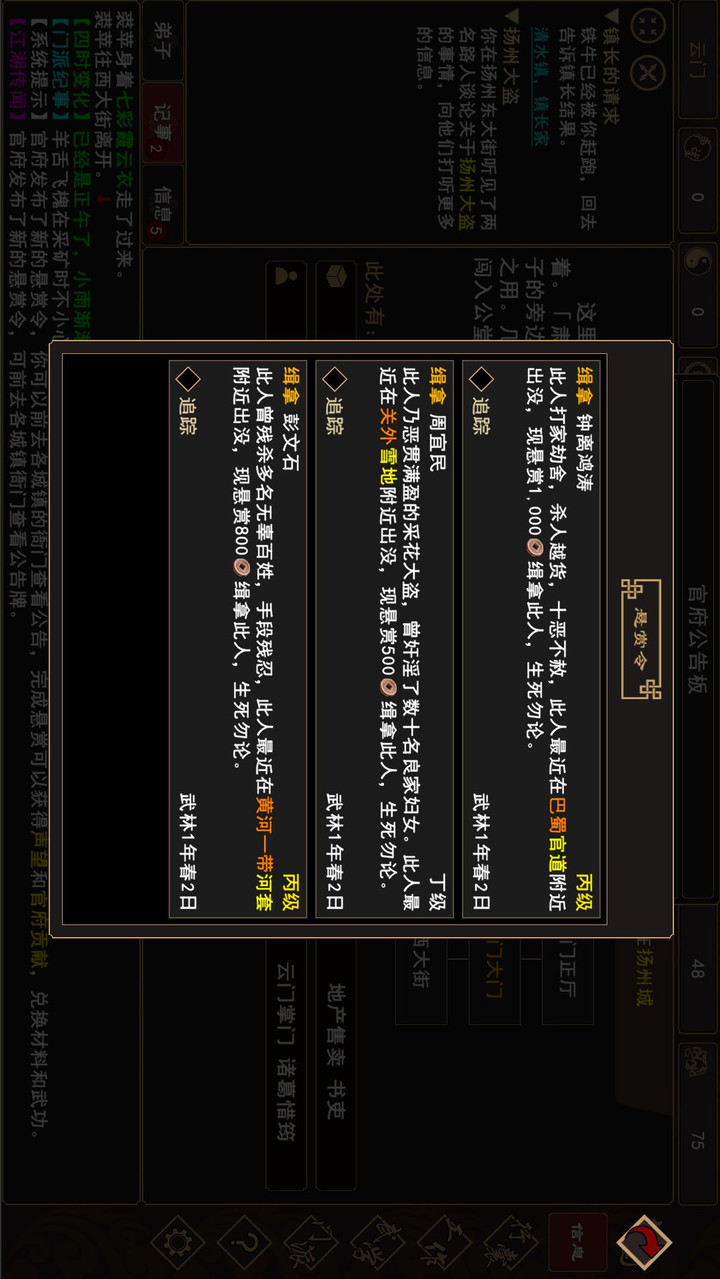Track the 钟离鸿涛 bounty with 追踪
Viewport: 720px width, 1279px height.
(481, 403)
